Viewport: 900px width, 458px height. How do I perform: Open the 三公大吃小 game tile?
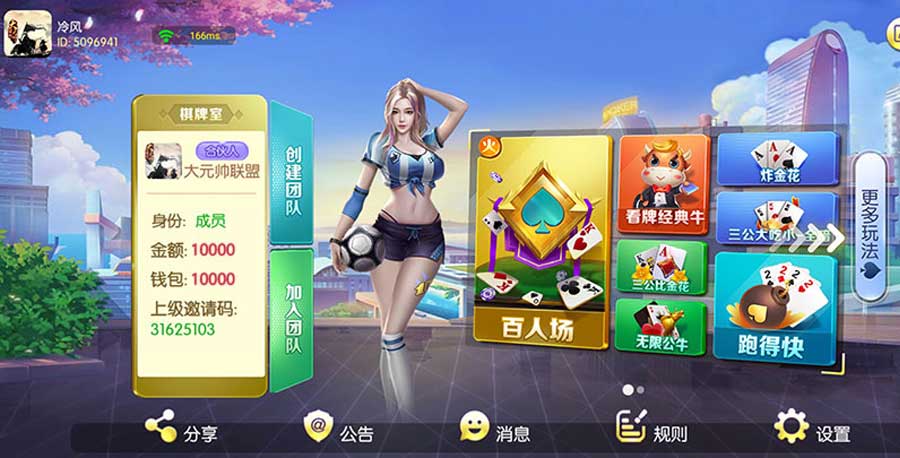(x=775, y=219)
